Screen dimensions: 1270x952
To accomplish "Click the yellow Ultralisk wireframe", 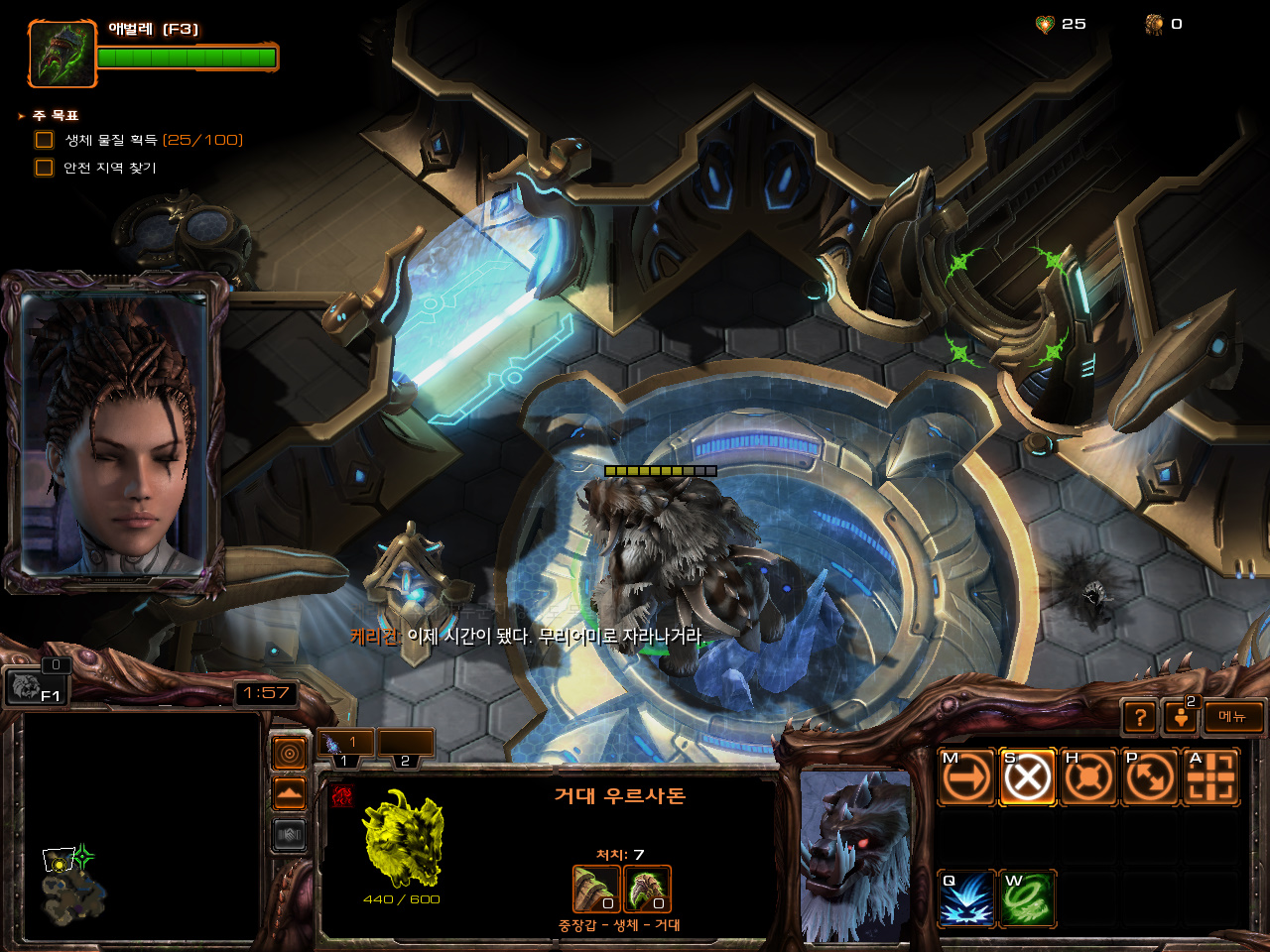I will 403,839.
